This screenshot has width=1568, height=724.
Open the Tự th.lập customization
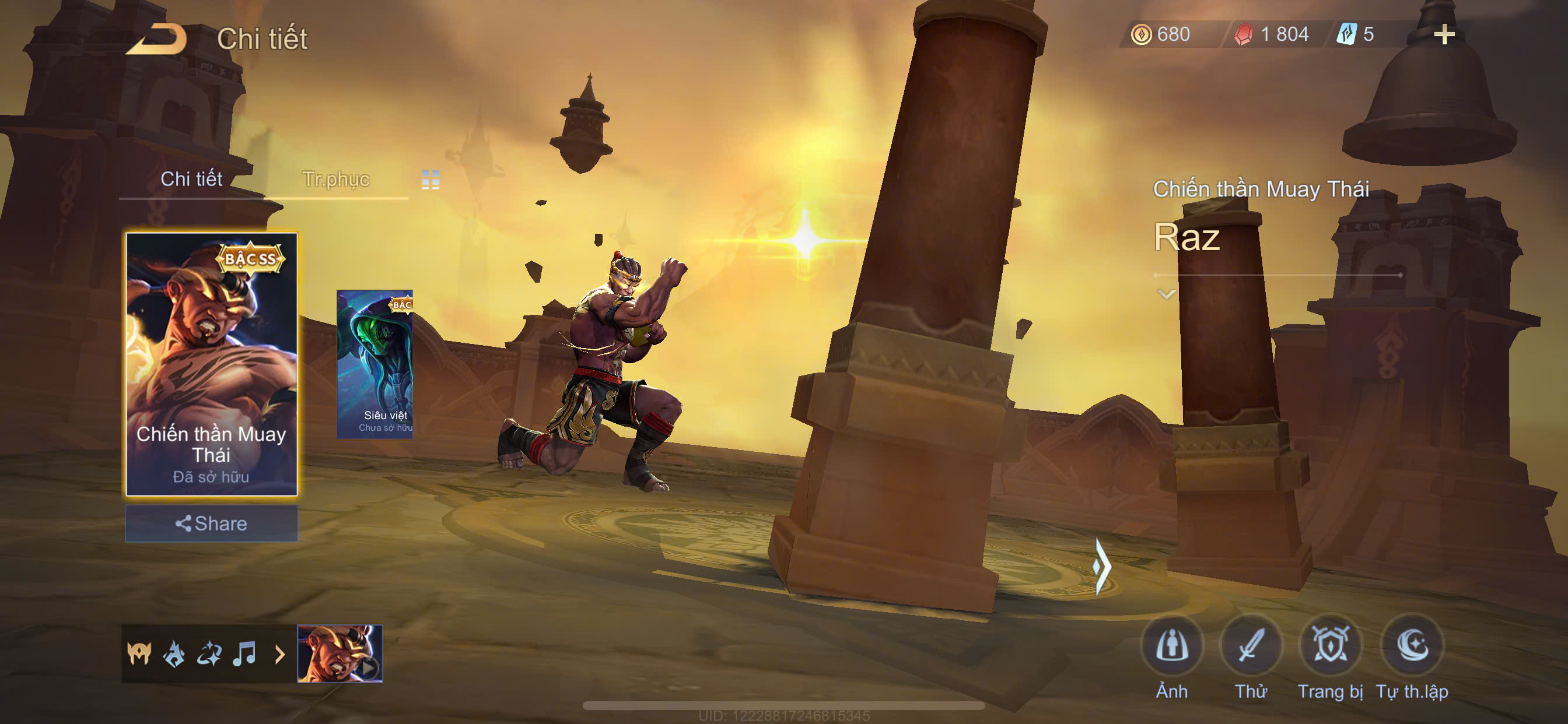1412,646
